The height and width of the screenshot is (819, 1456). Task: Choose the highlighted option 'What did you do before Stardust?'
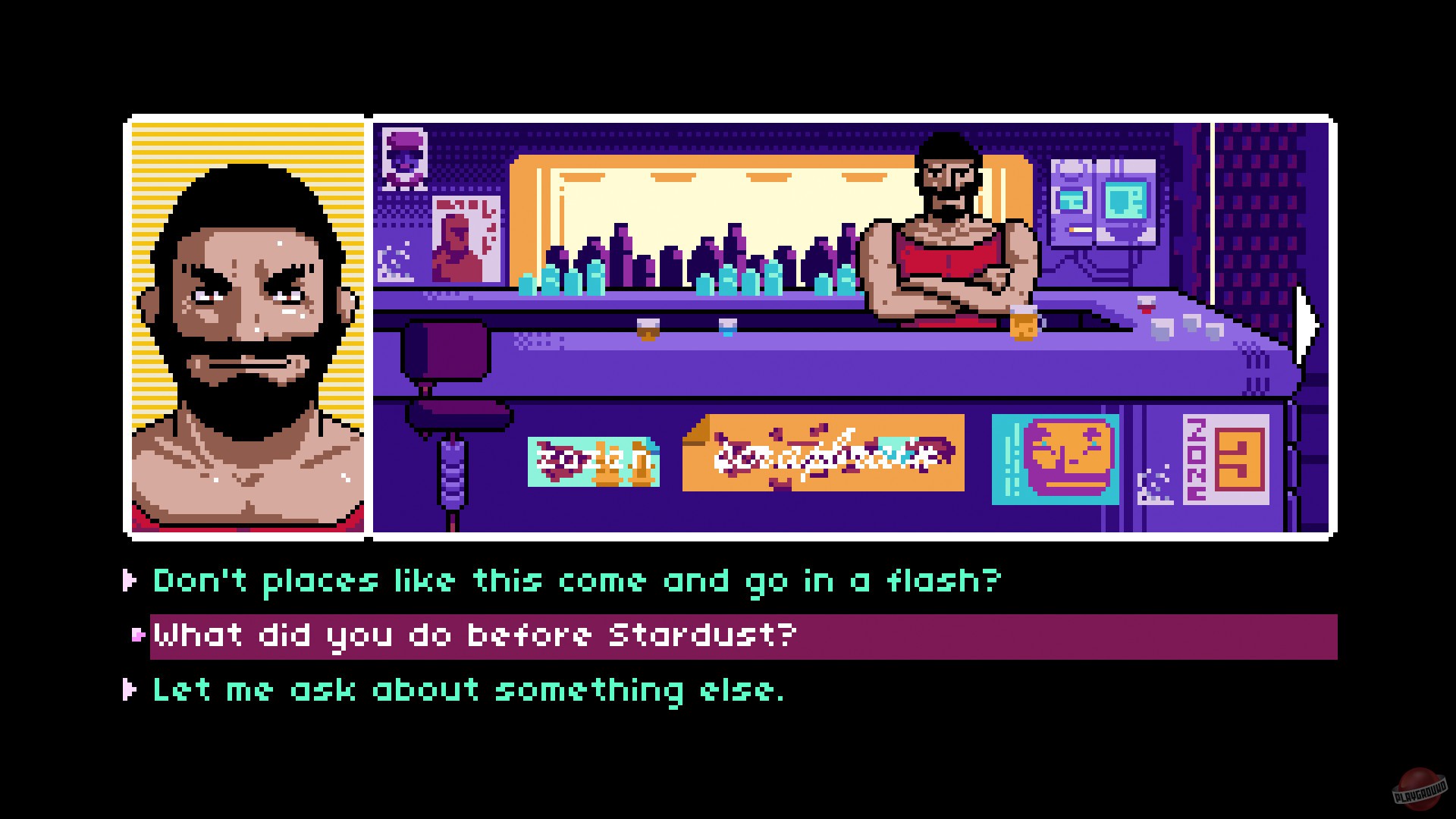point(470,635)
